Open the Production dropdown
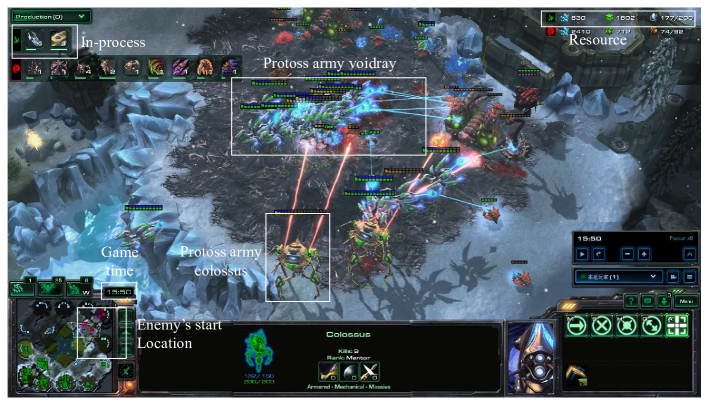Screen dimensions: 708x403 coord(50,17)
